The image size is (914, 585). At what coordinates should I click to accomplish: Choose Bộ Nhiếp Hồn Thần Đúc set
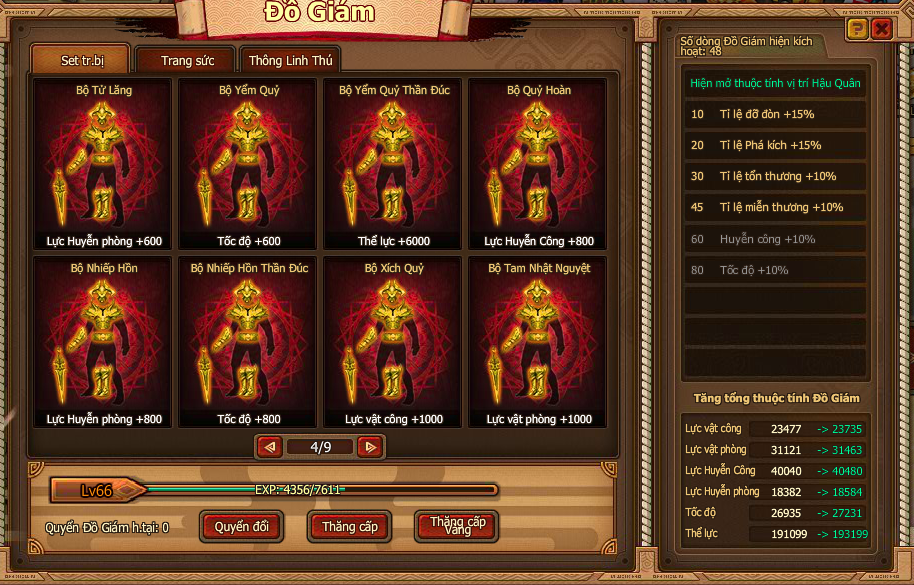[248, 342]
